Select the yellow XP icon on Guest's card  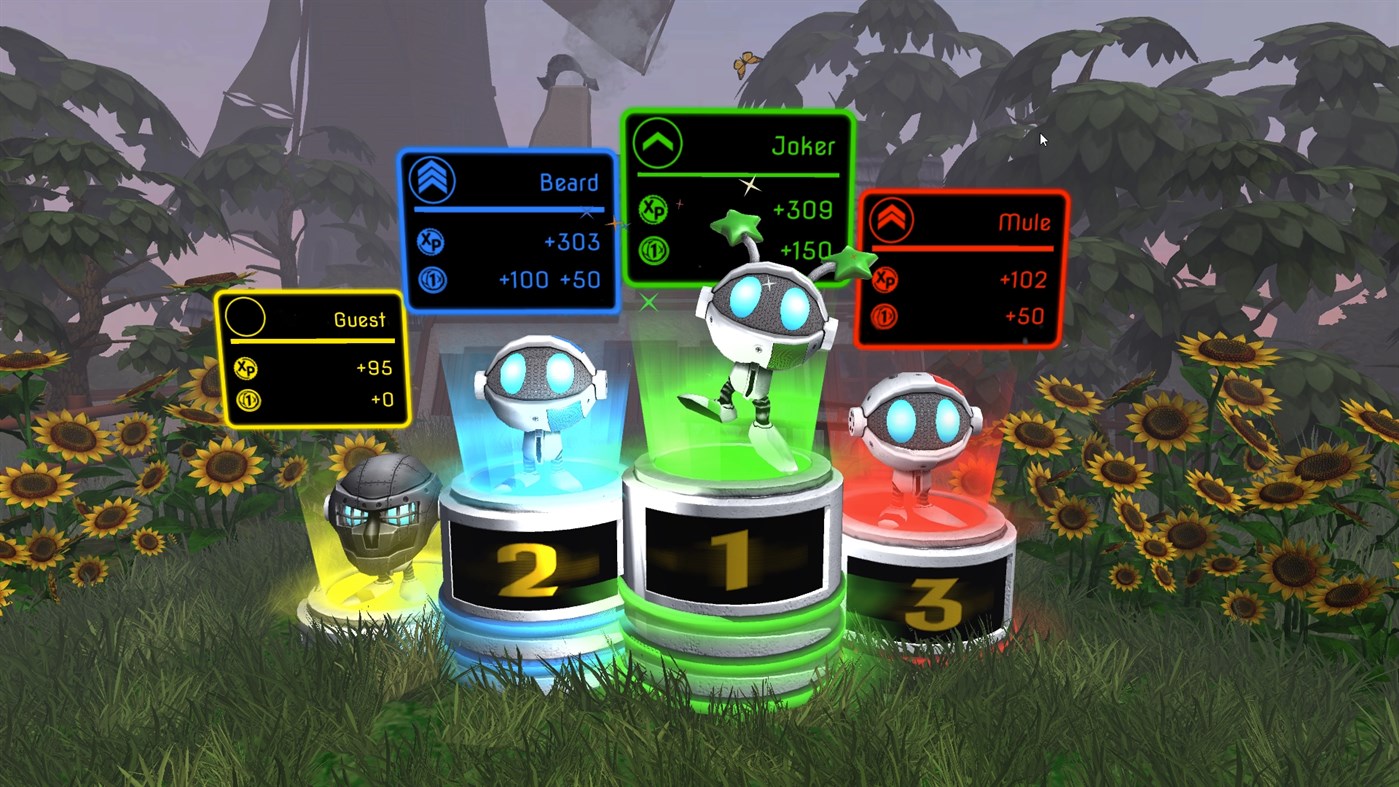246,367
